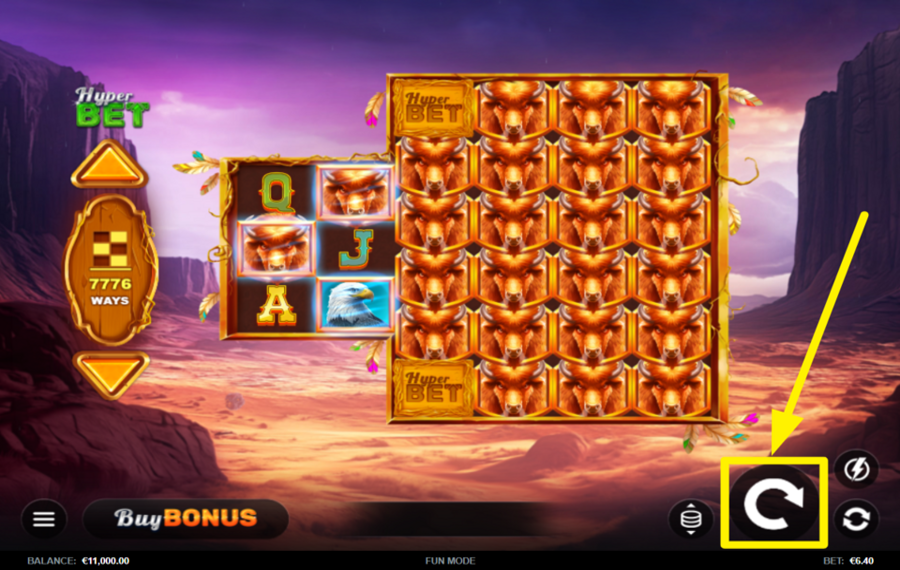Click the Buy Bonus button
Image resolution: width=900 pixels, height=570 pixels.
(185, 519)
